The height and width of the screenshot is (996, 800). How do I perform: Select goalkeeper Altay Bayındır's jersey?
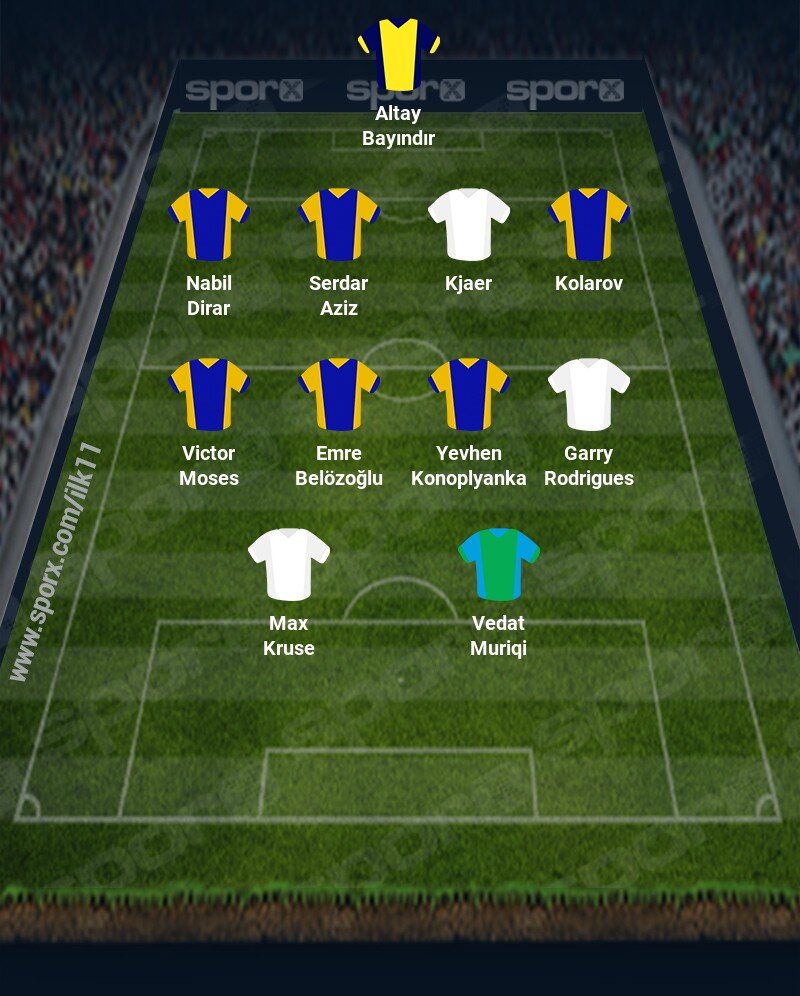399,52
